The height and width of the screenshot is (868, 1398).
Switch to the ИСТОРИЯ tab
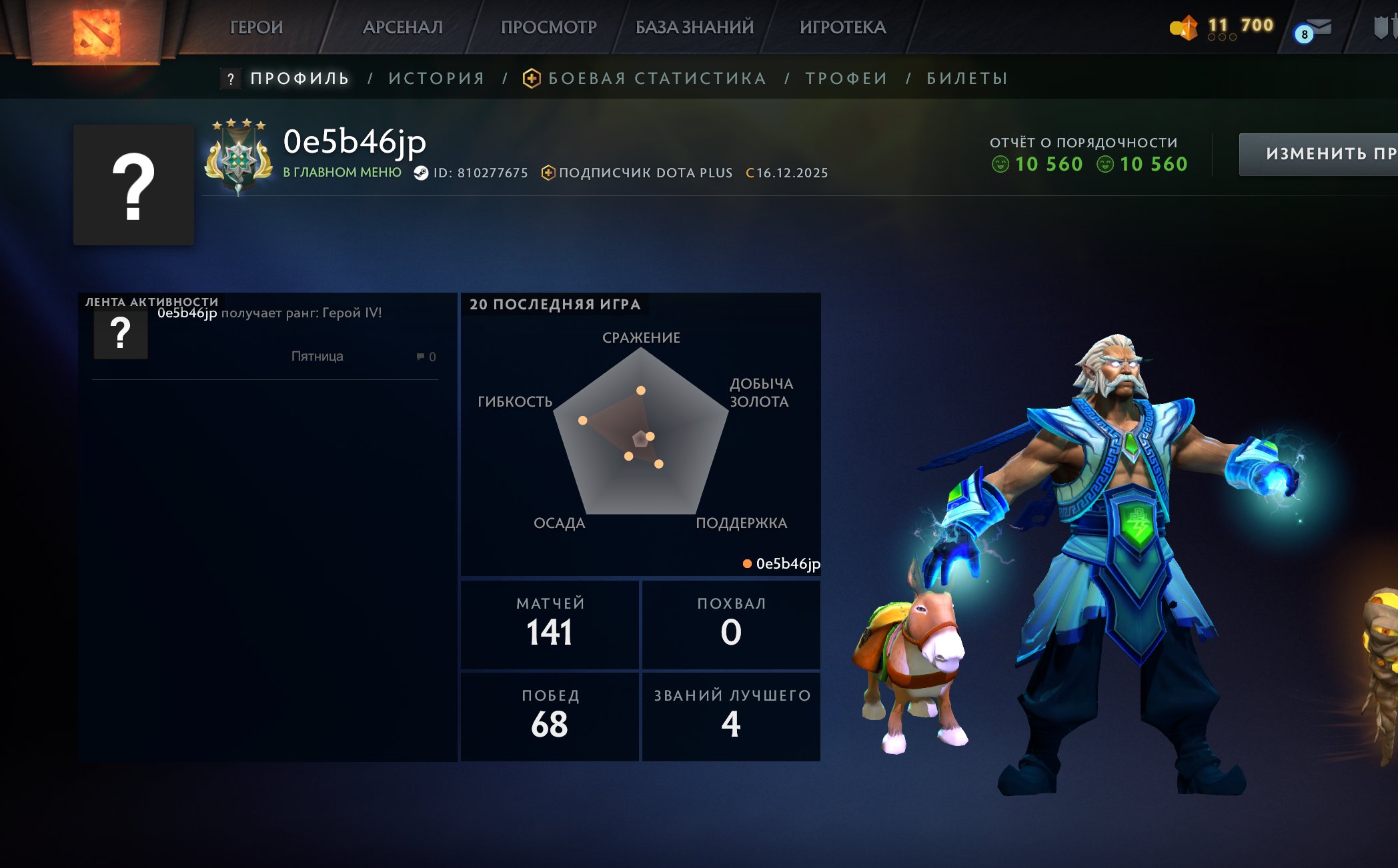(436, 78)
